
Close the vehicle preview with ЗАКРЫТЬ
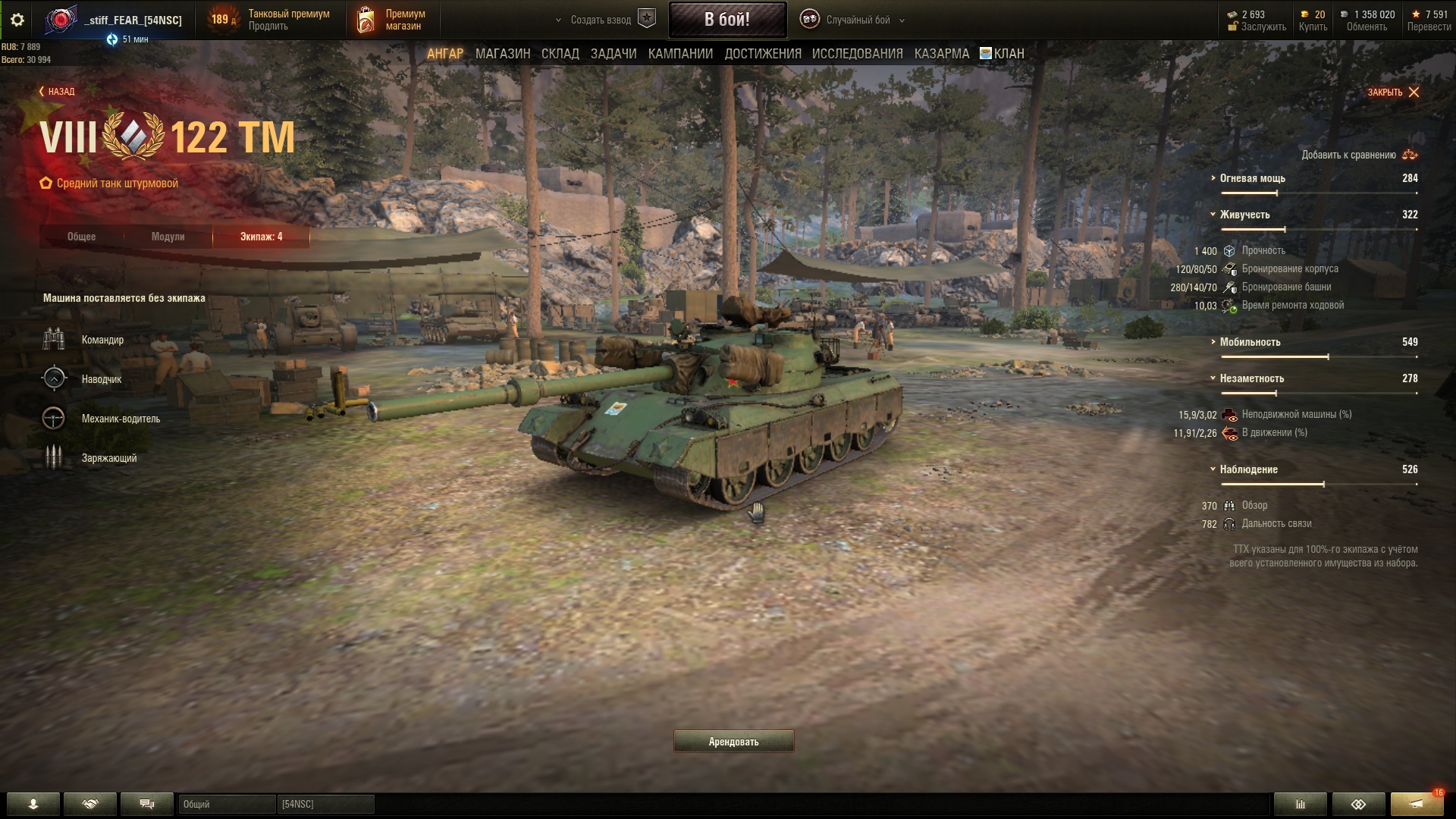(x=1393, y=93)
